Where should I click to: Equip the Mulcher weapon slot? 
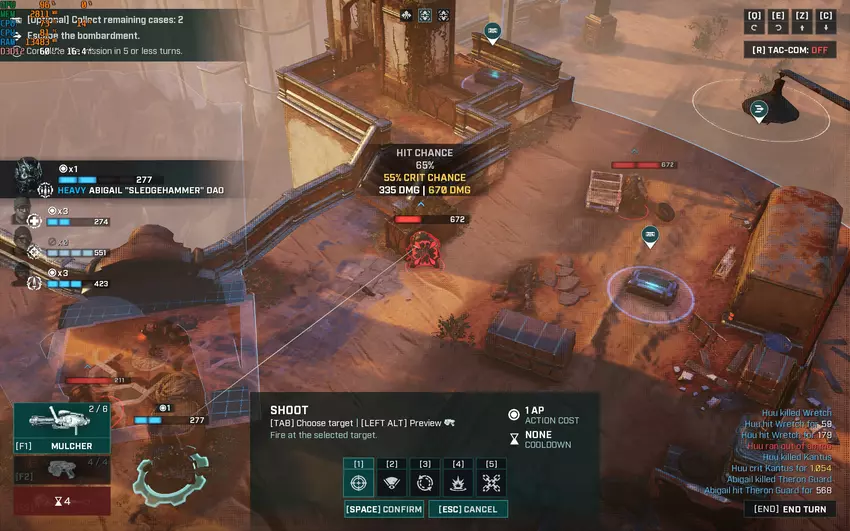point(62,428)
